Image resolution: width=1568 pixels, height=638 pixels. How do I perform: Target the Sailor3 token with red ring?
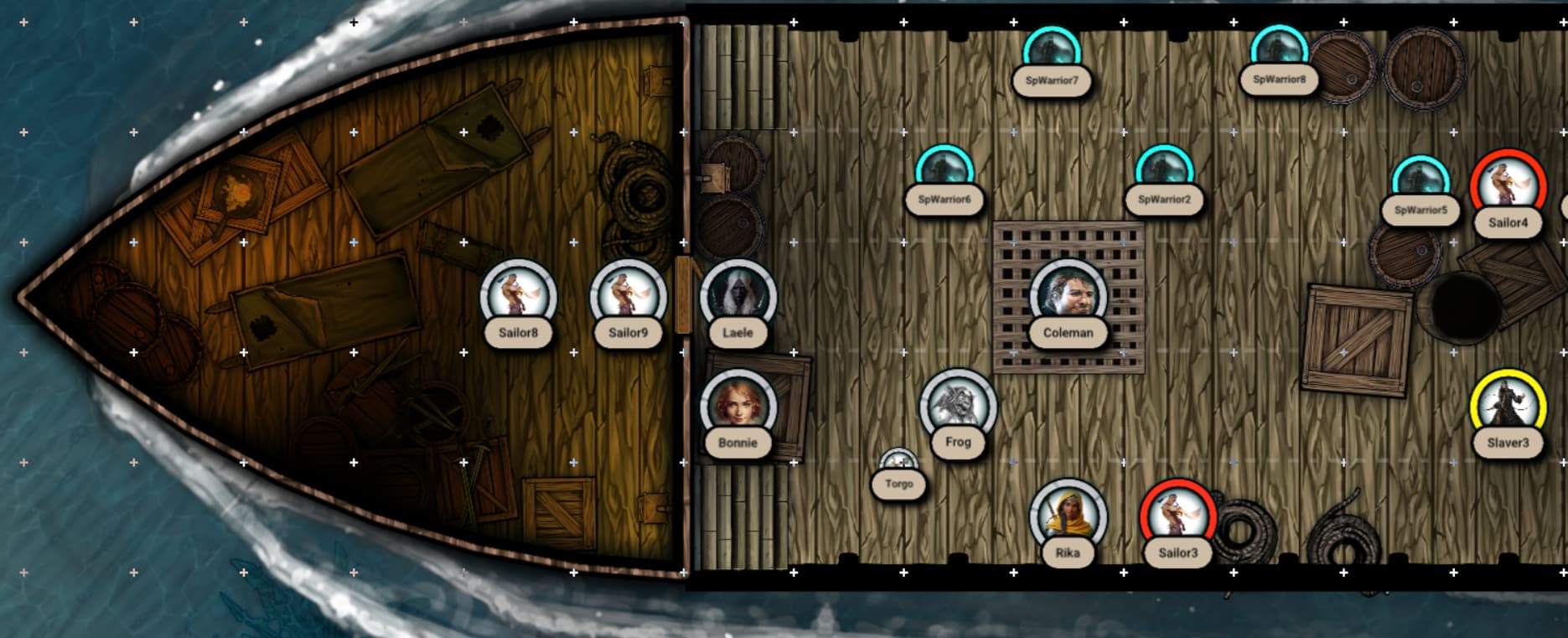pos(1177,517)
